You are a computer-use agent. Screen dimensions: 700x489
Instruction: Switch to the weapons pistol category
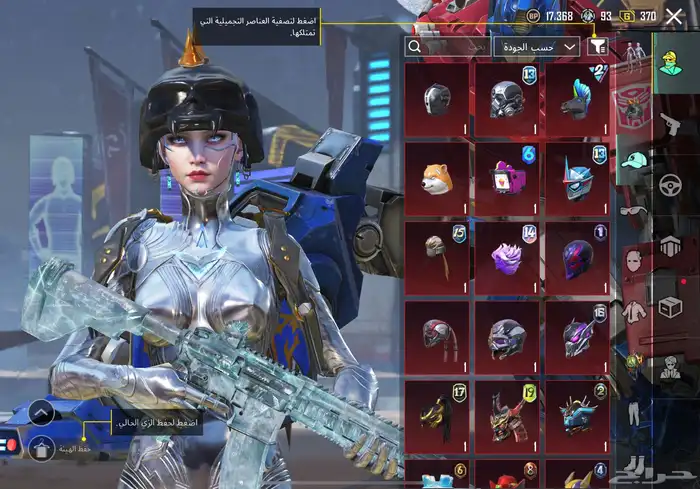(669, 124)
